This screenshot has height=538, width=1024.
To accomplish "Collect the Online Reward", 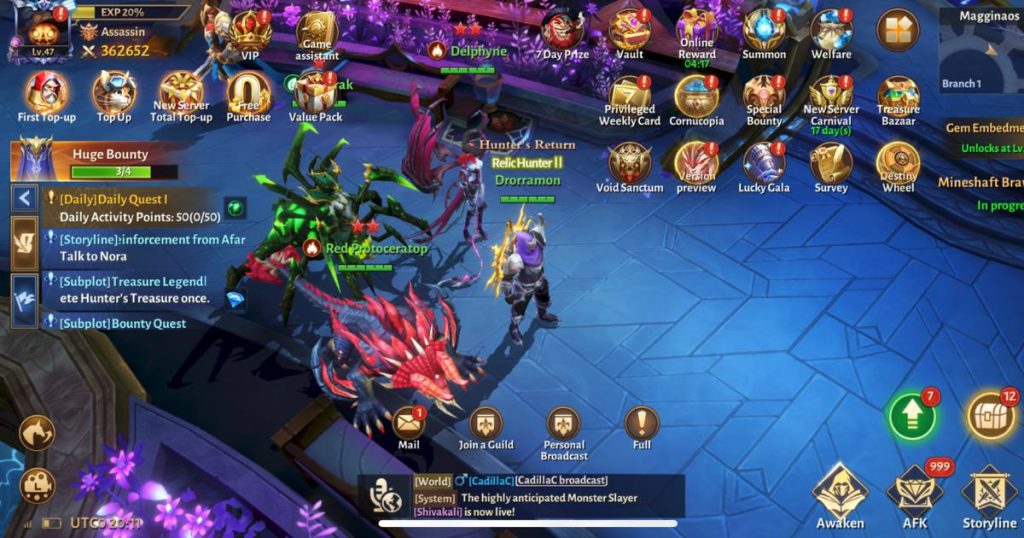I will point(697,28).
